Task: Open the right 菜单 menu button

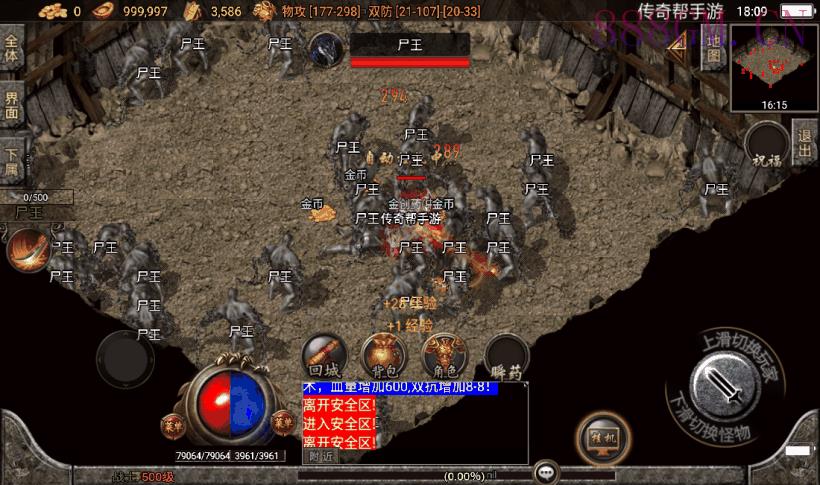Action: tap(281, 423)
